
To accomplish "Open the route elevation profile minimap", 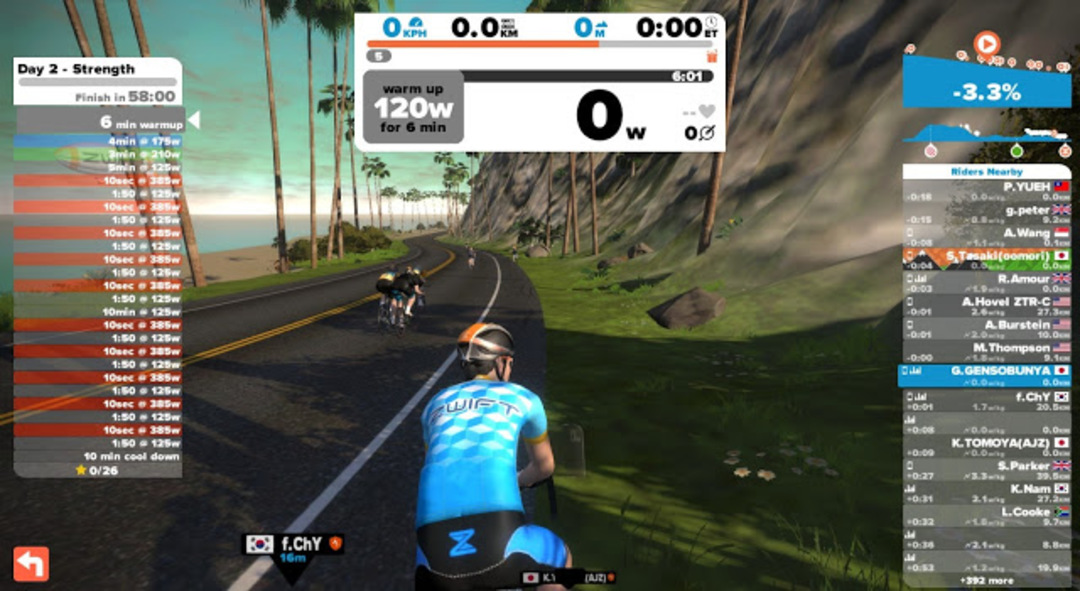I will [x=985, y=137].
